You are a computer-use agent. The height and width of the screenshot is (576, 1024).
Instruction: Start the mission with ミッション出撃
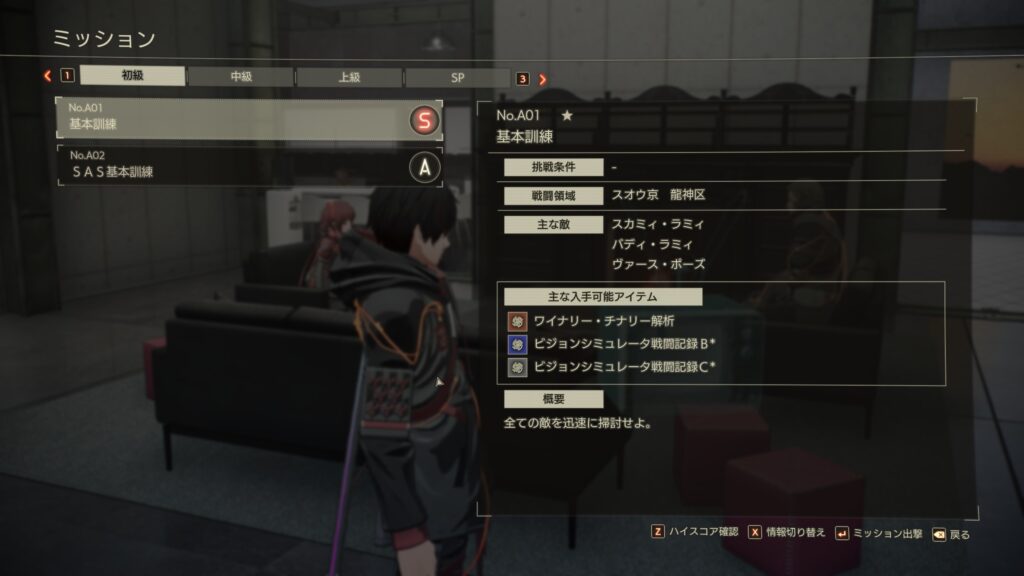(x=878, y=533)
